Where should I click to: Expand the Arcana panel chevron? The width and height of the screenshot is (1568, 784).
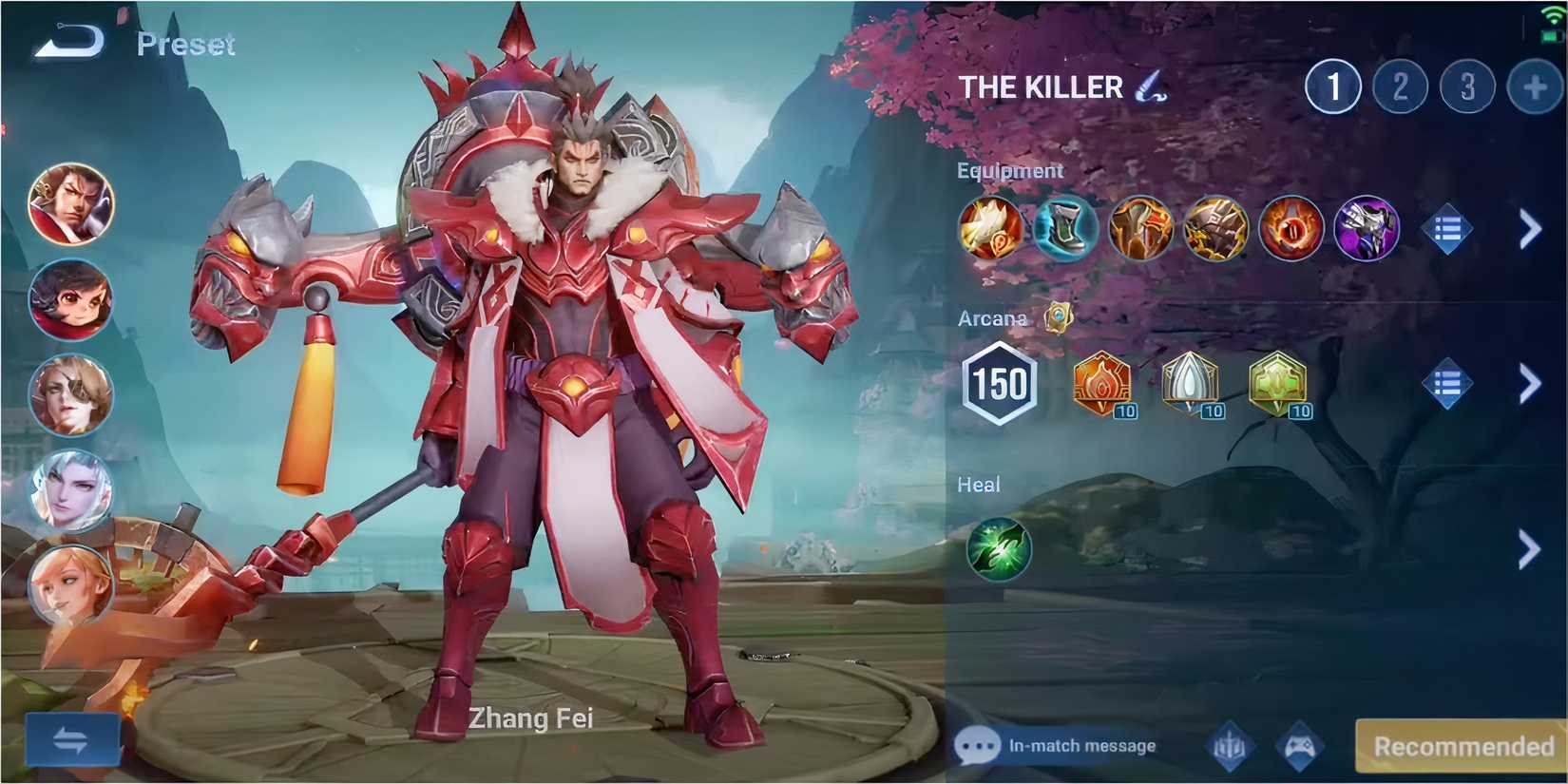(1530, 383)
